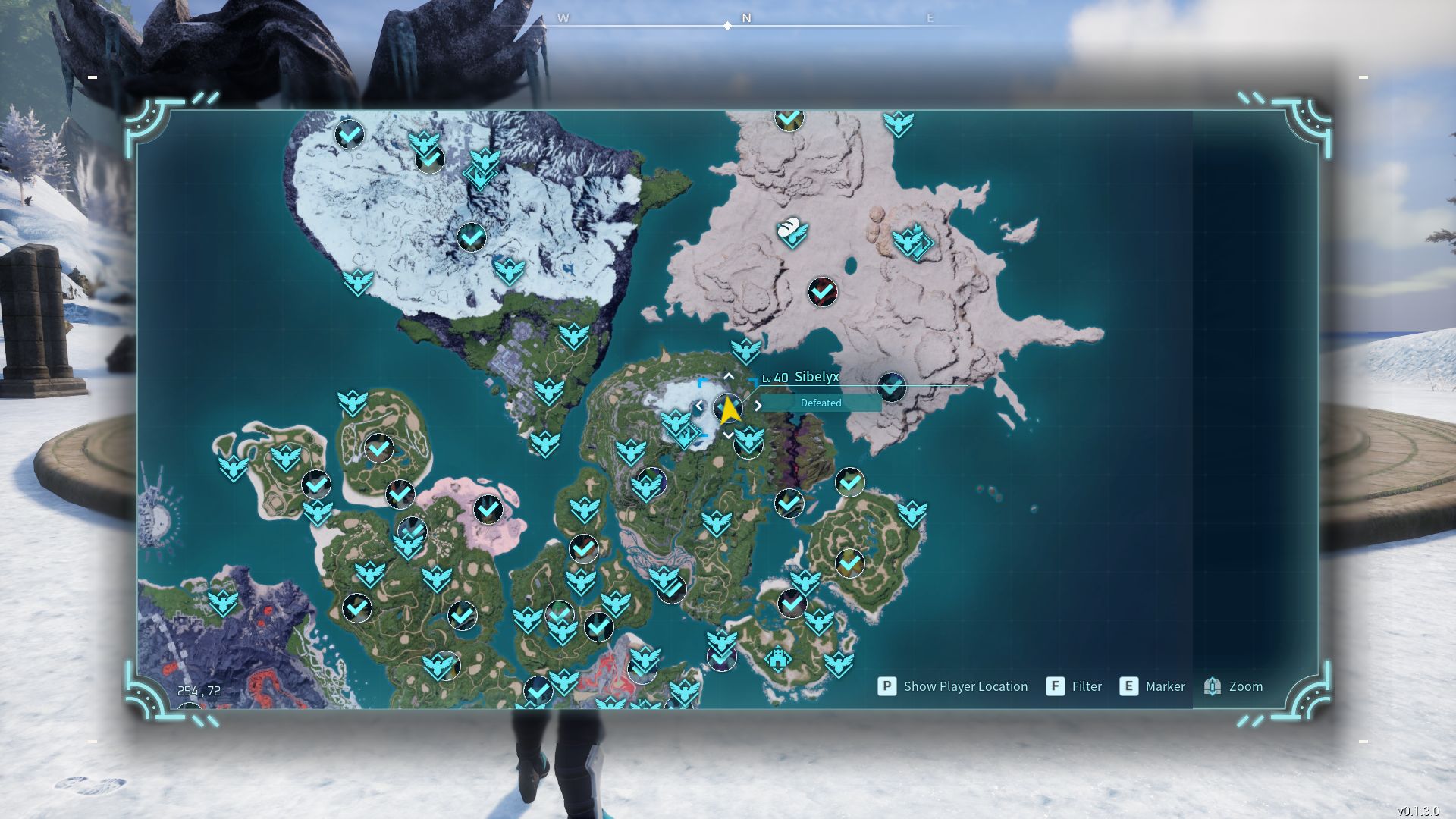Pick the boss checkmark on the pink sakura island
This screenshot has width=1456, height=819.
pyautogui.click(x=488, y=510)
